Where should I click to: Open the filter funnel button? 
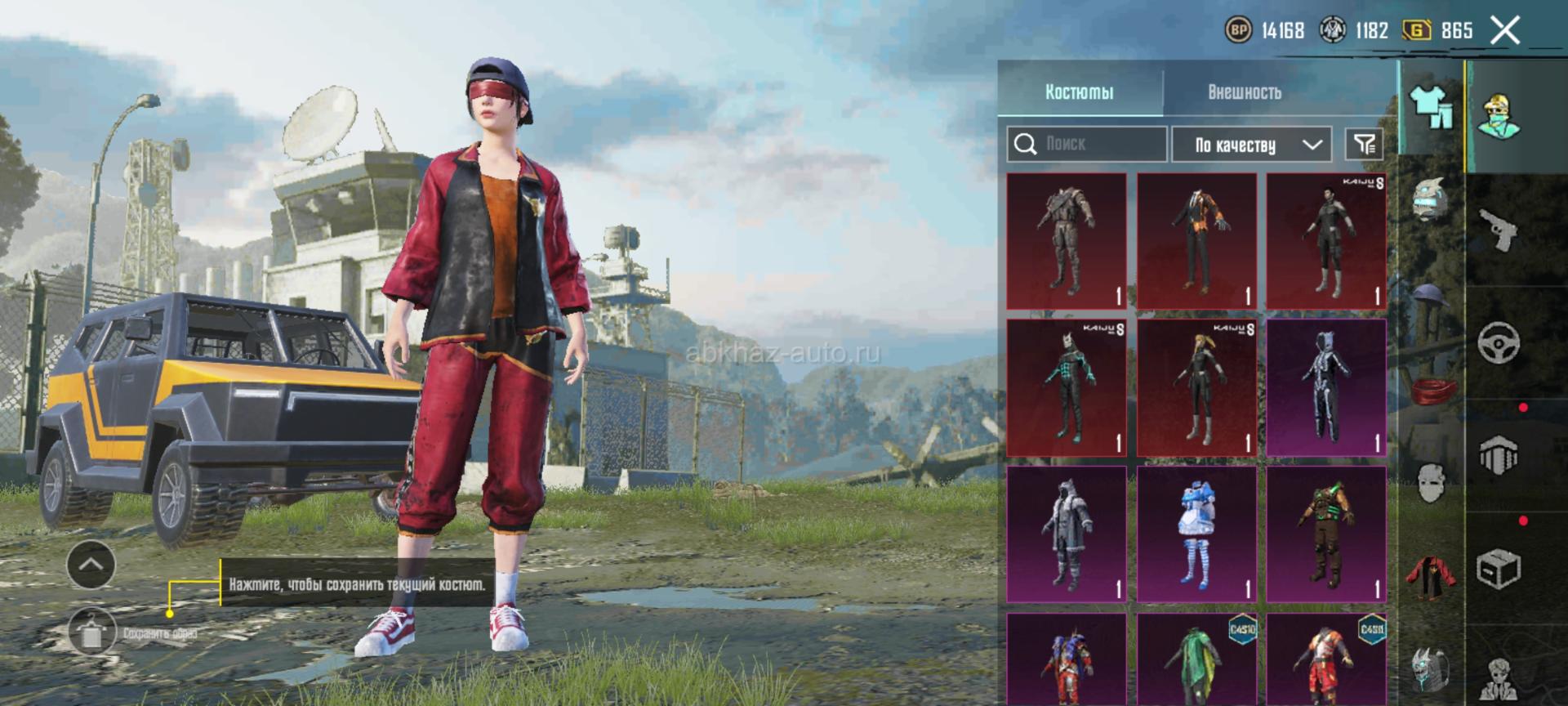click(x=1364, y=145)
